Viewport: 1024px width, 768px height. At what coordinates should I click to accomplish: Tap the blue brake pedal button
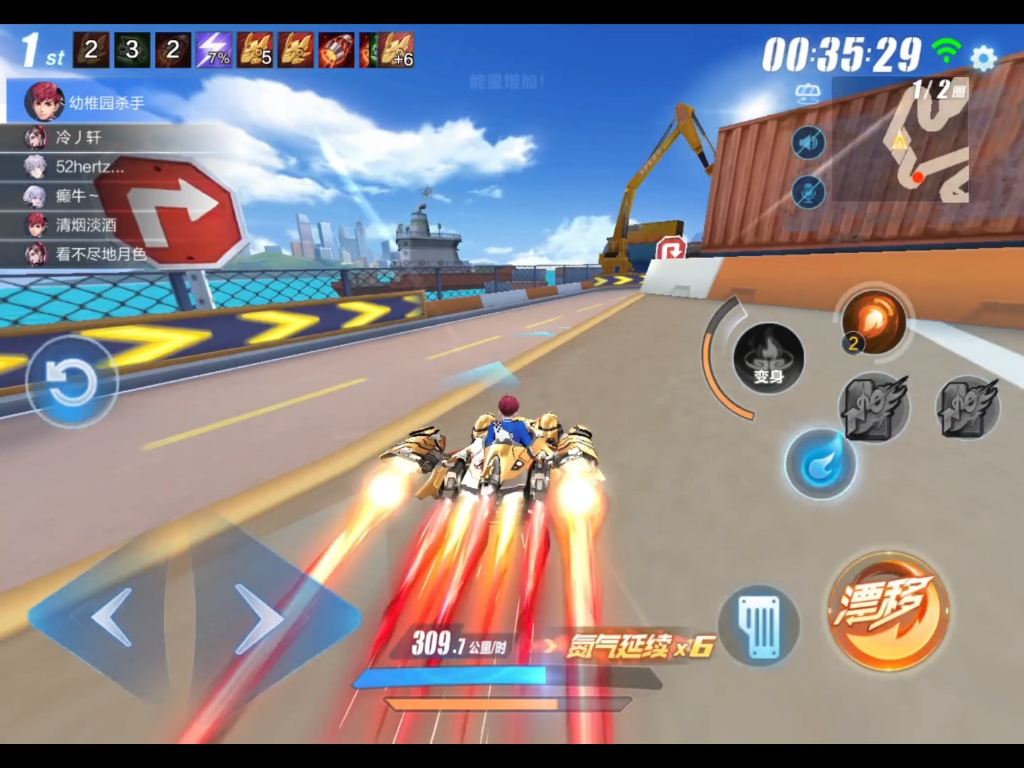pyautogui.click(x=759, y=626)
